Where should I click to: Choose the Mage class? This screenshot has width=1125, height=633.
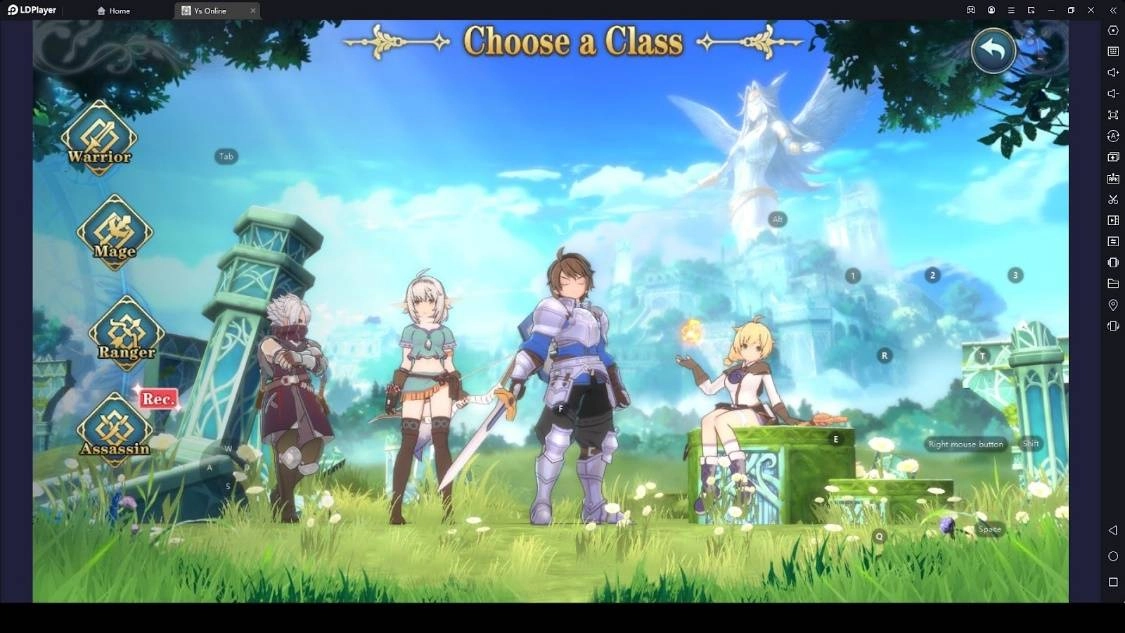(115, 232)
